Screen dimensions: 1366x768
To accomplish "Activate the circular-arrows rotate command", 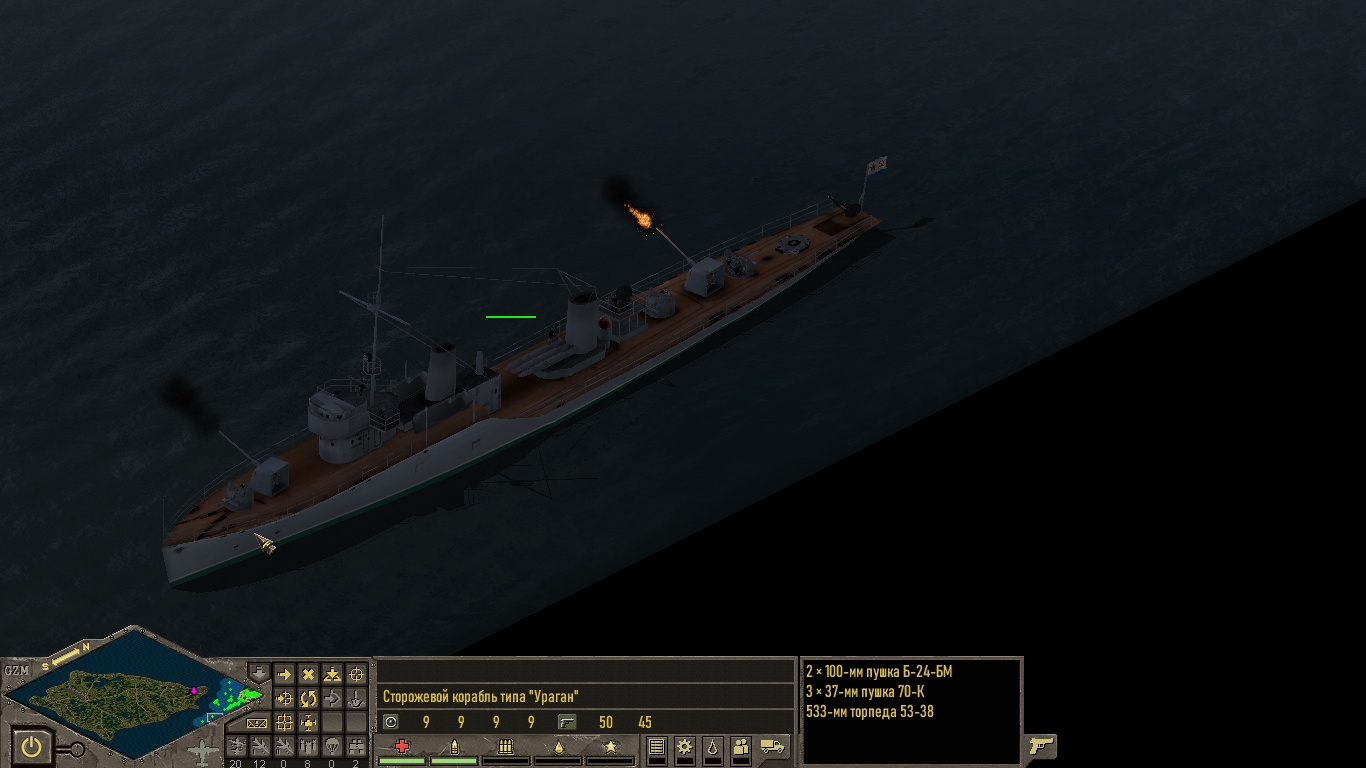I will click(308, 698).
